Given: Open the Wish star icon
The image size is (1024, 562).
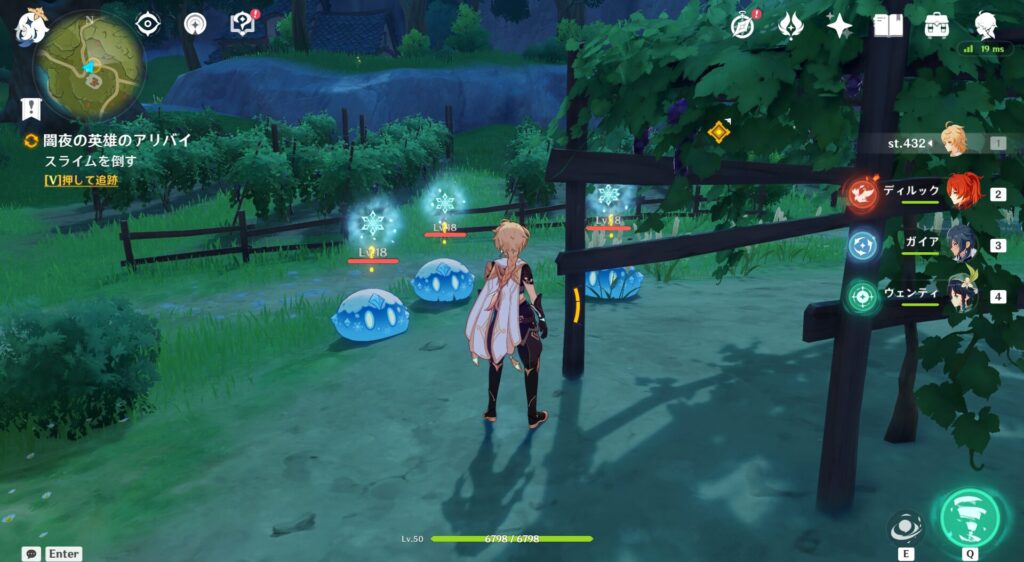Looking at the screenshot, I should tap(839, 26).
